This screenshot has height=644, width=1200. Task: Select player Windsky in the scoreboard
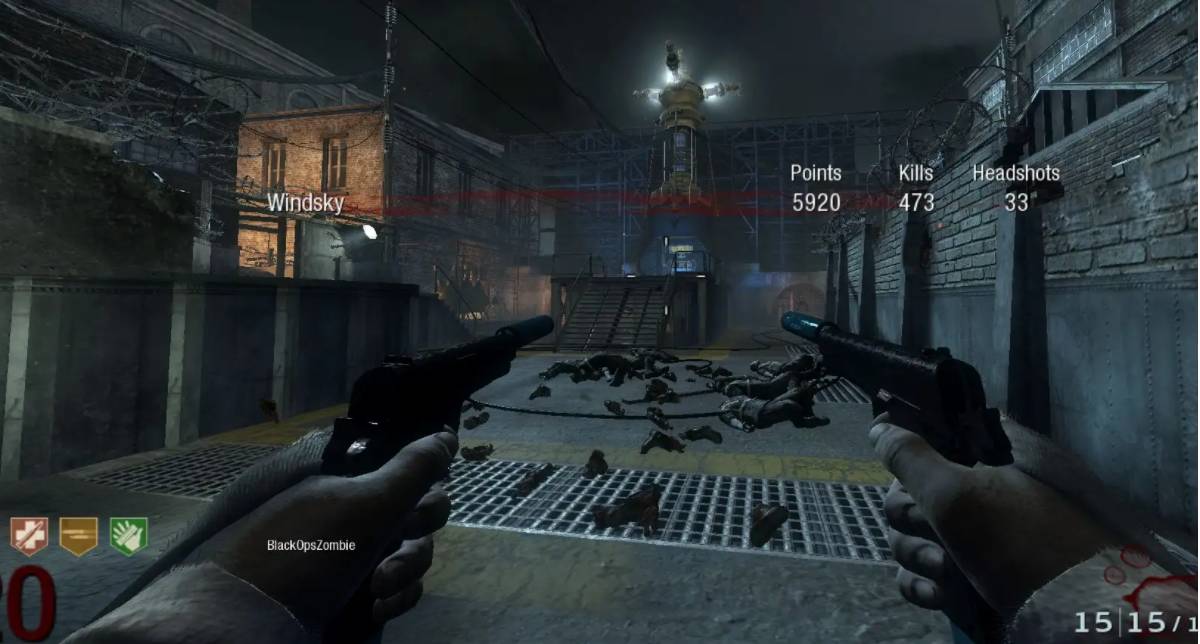click(x=305, y=203)
